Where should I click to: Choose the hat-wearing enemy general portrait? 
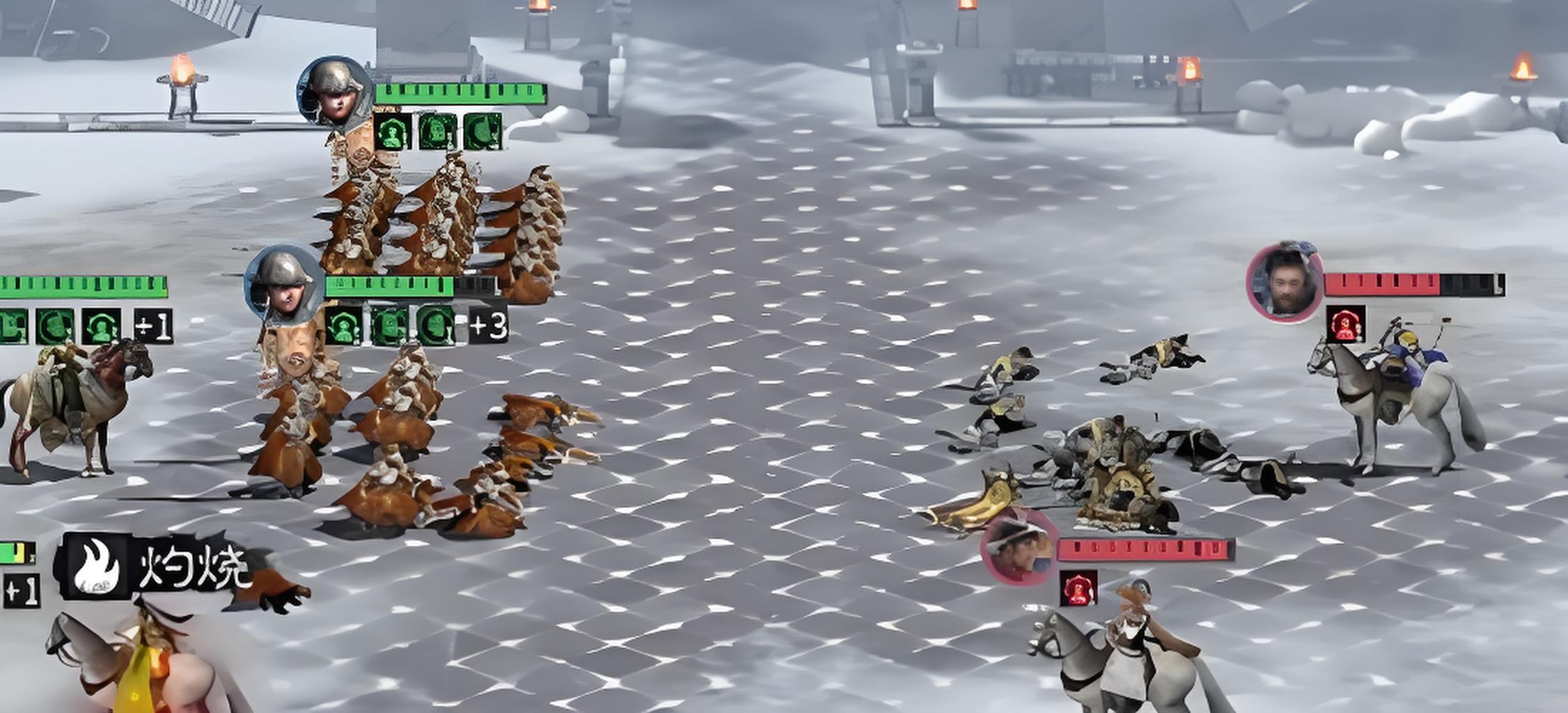1019,546
